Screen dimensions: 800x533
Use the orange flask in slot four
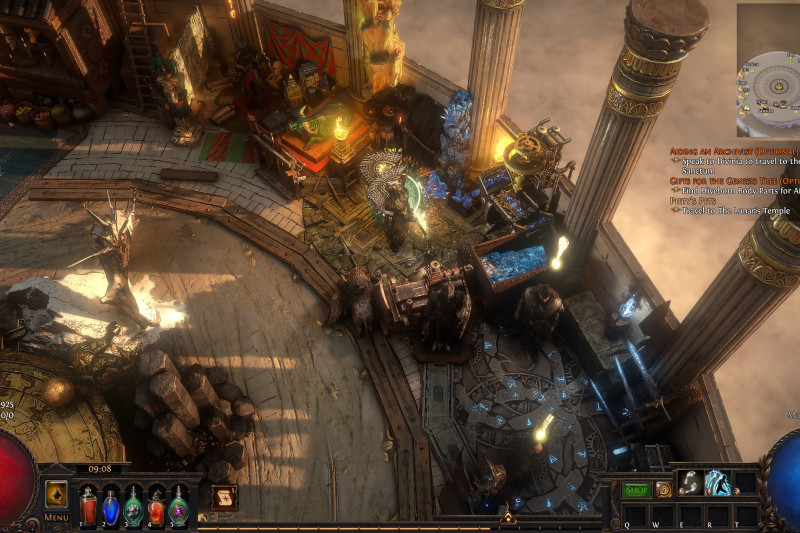156,505
